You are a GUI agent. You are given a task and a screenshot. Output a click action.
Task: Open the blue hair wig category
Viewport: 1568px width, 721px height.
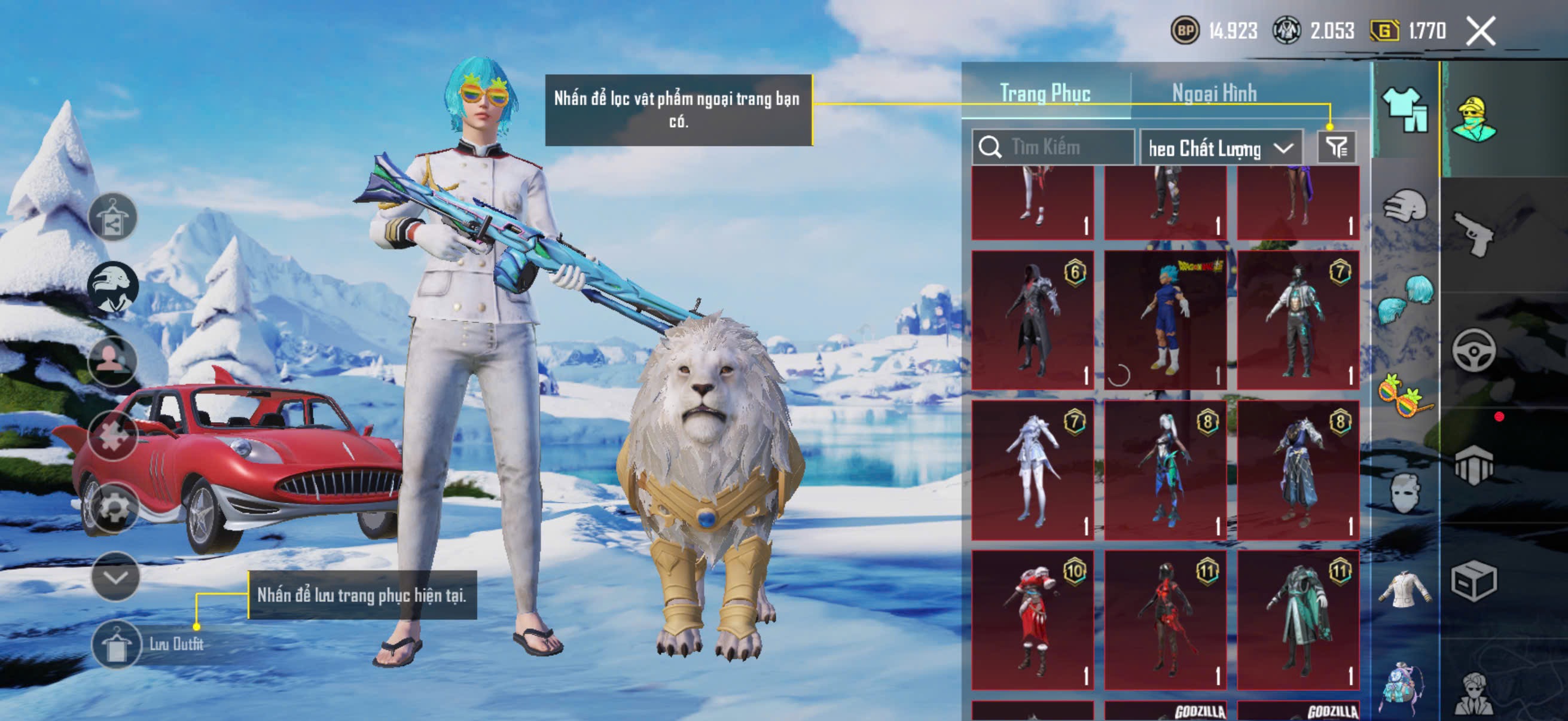(x=1406, y=298)
